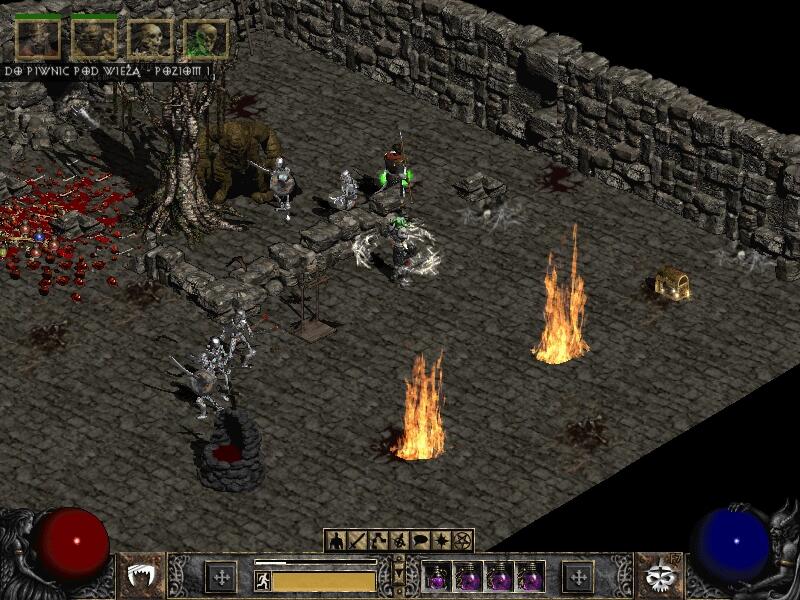Open inventory via the sword icon
This screenshot has height=600, width=800.
(356, 541)
